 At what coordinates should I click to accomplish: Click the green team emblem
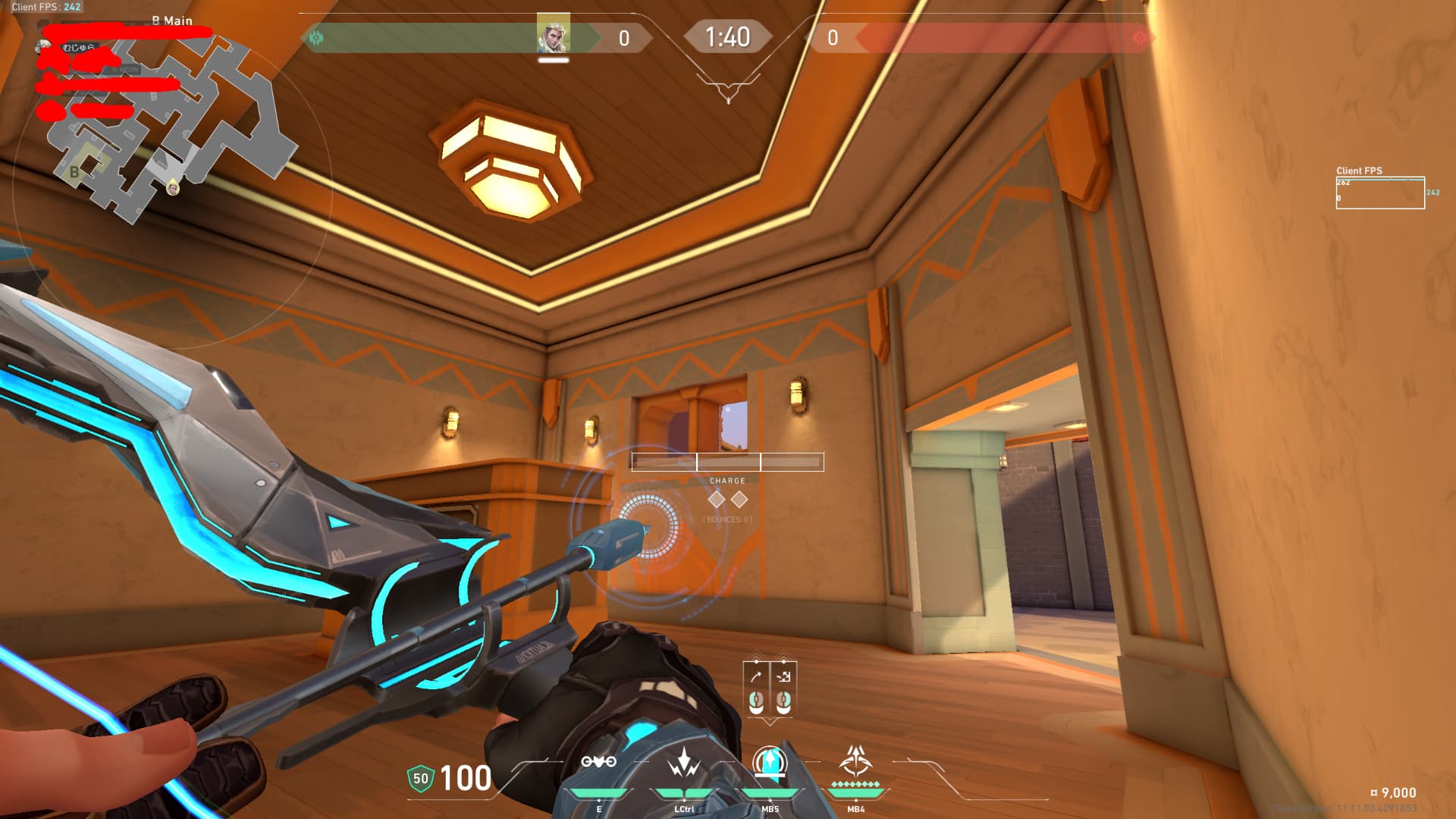[x=316, y=37]
